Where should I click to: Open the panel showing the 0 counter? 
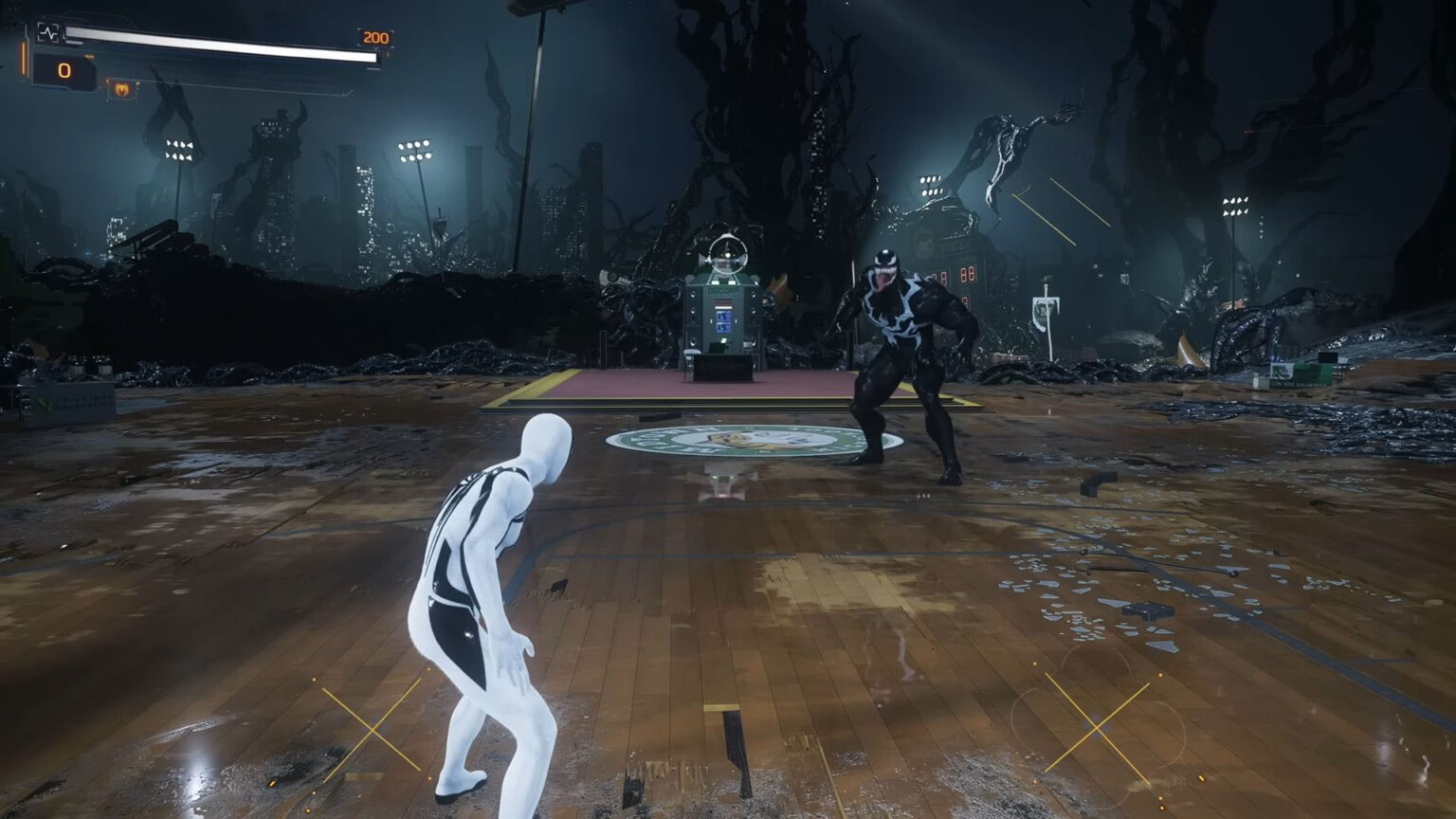pos(64,69)
